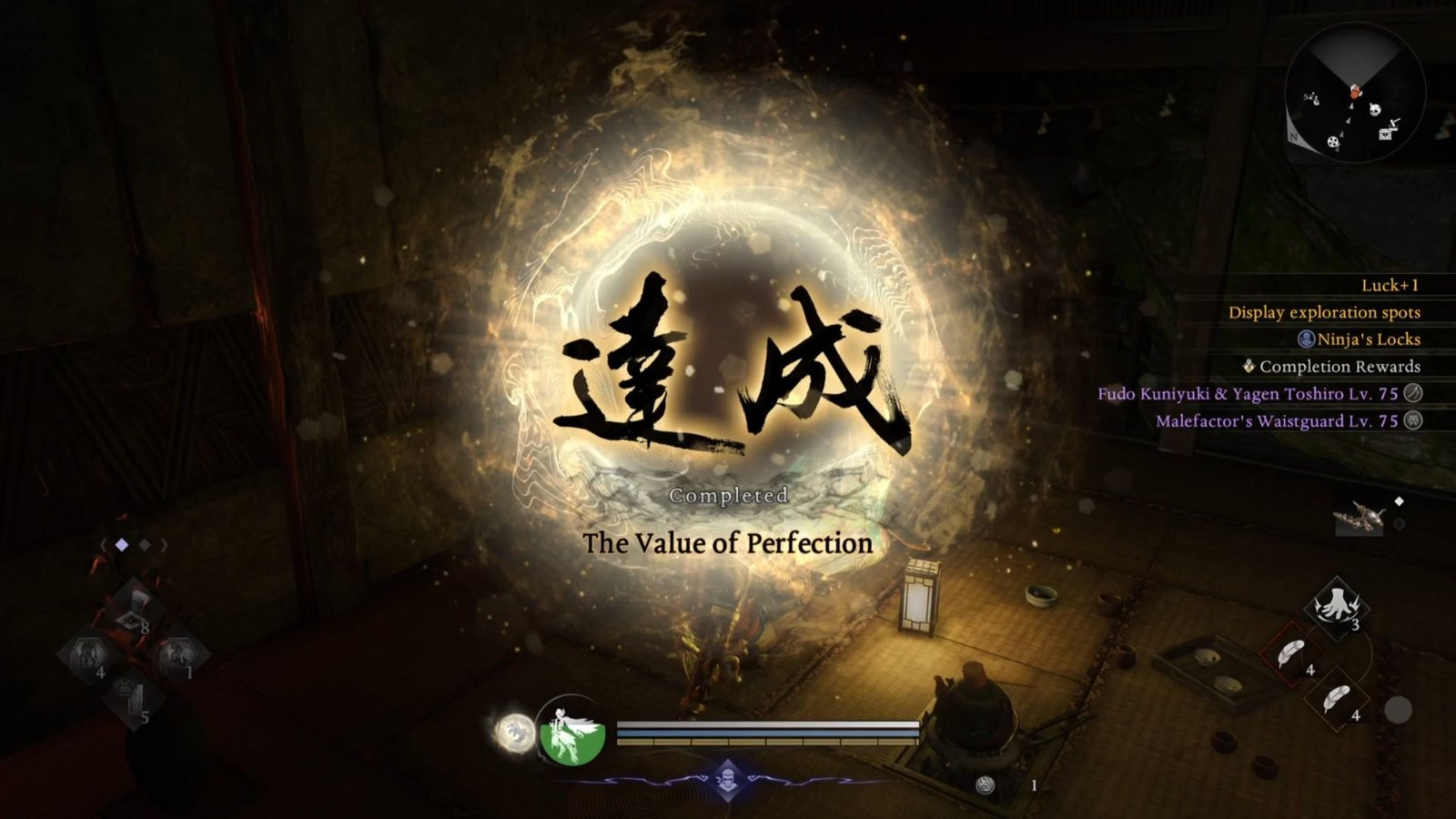Select the upper feather shuriken icon with count 4
This screenshot has width=1456, height=819.
(x=1292, y=653)
